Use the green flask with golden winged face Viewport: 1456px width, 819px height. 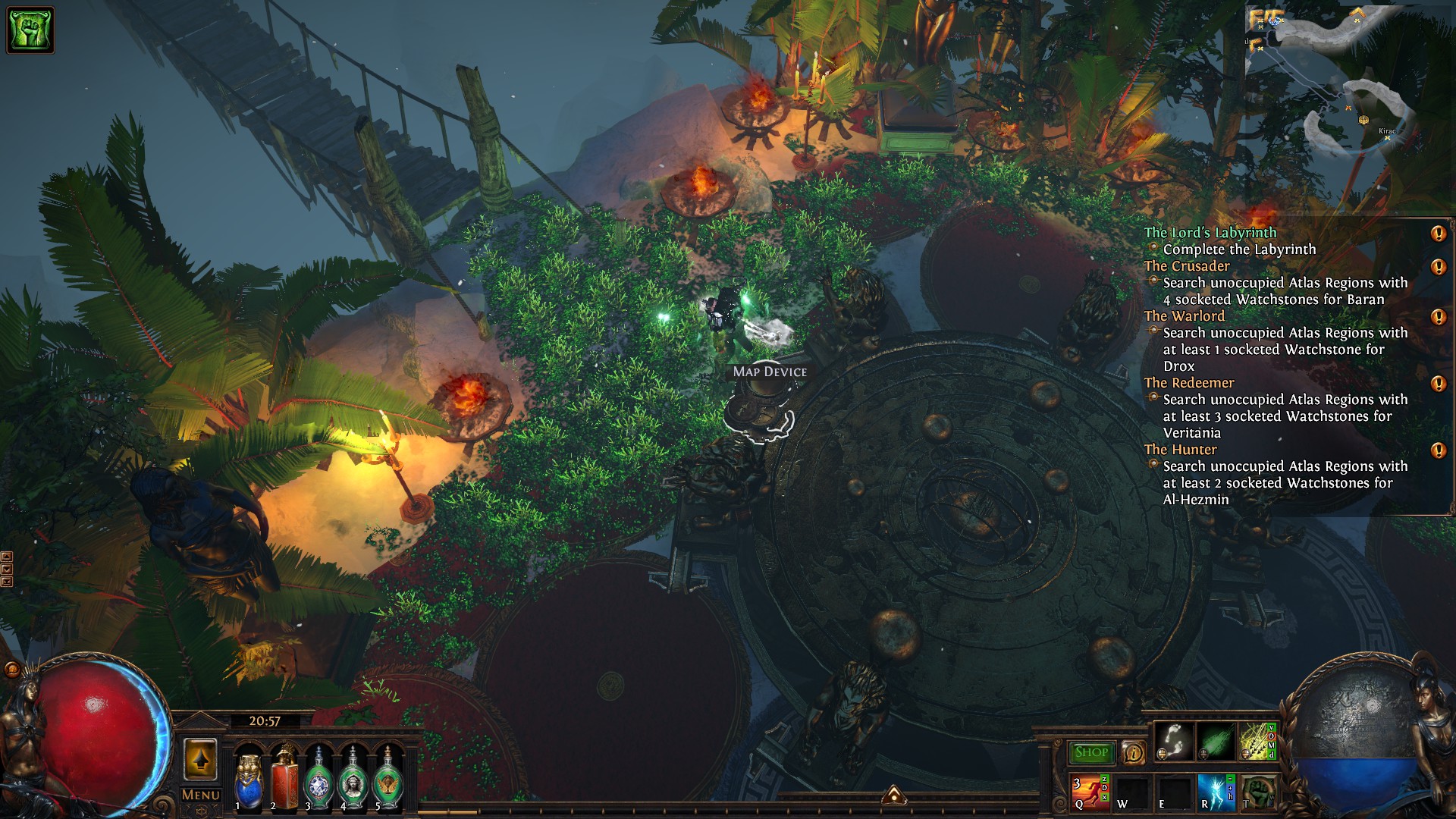click(388, 779)
